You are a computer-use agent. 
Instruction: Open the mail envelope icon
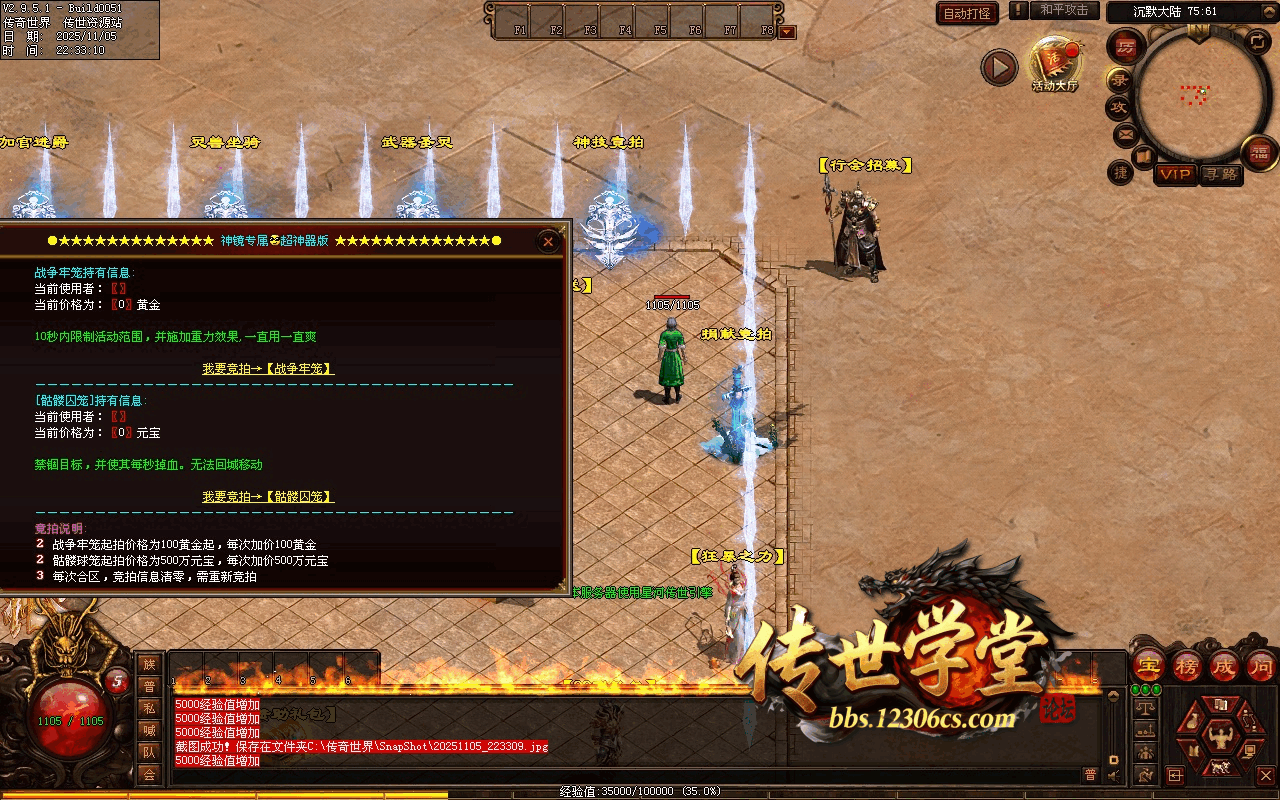coord(1126,133)
